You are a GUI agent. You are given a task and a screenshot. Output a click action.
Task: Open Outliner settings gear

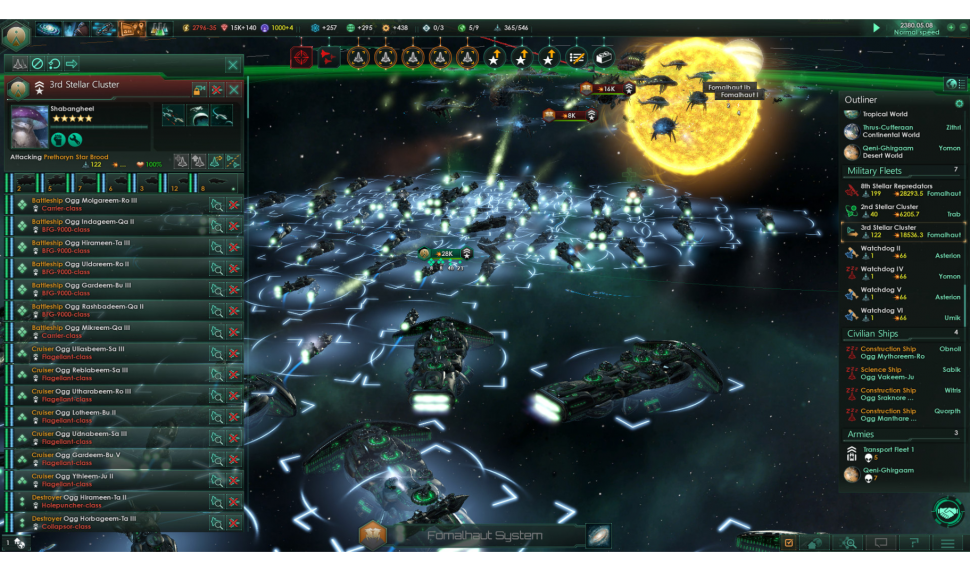[959, 102]
